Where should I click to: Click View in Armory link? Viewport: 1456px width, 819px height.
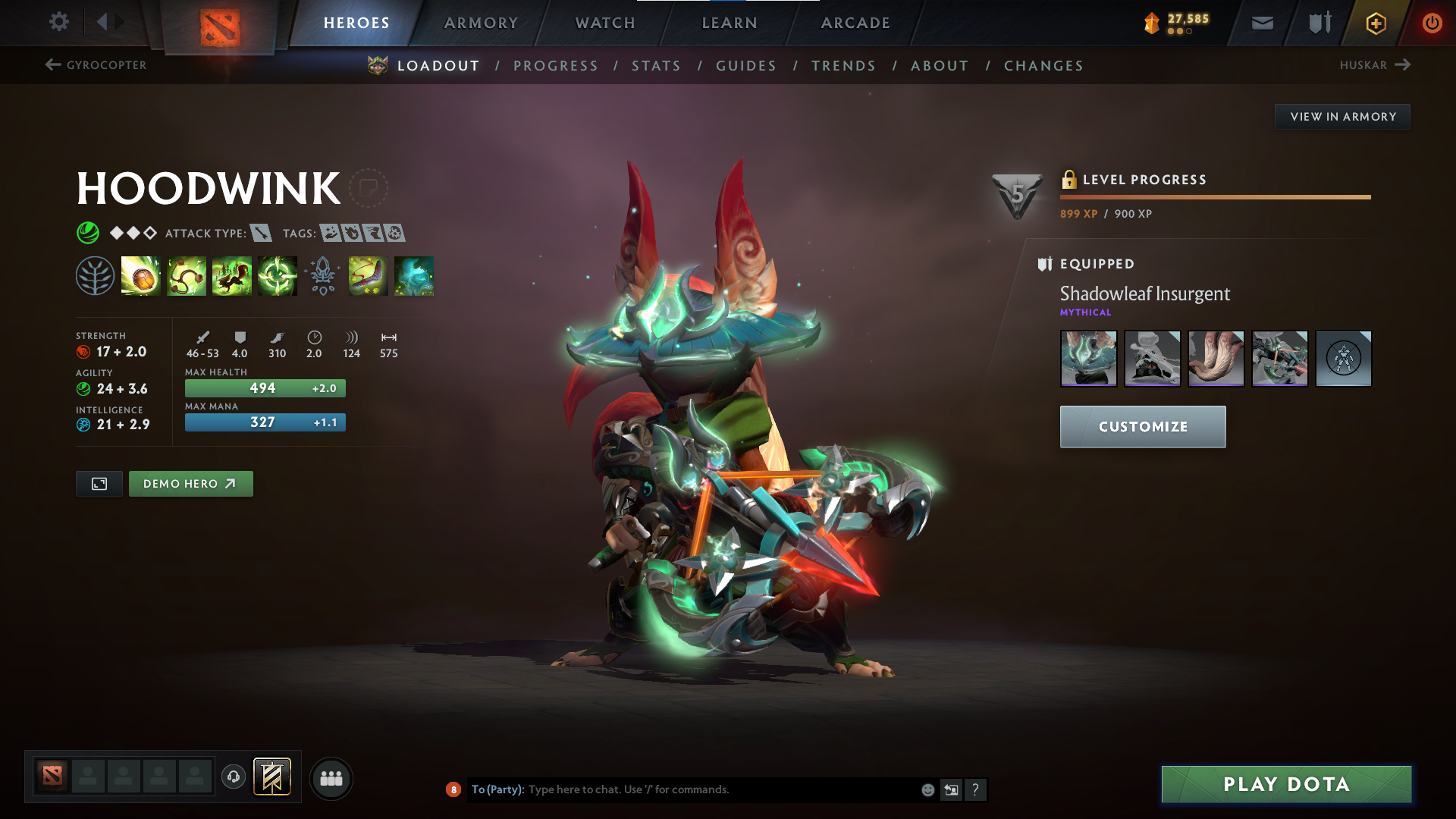pyautogui.click(x=1342, y=116)
